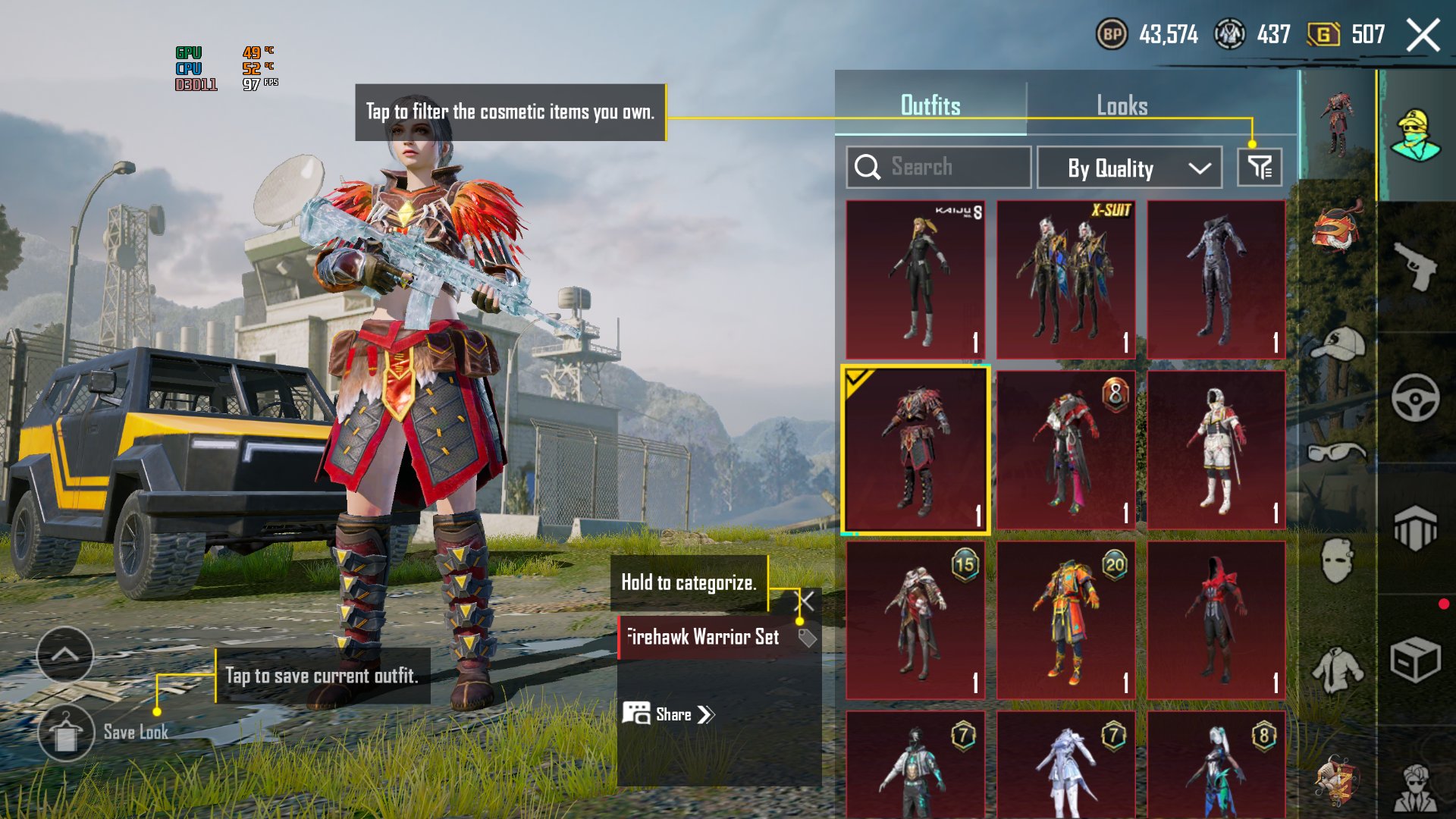This screenshot has width=1456, height=819.
Task: Open the By Quality sort dropdown
Action: [x=1129, y=168]
